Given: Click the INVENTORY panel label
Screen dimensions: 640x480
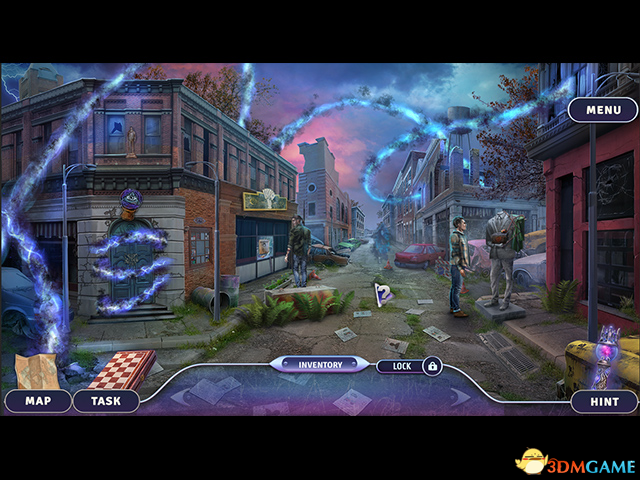Looking at the screenshot, I should click(320, 365).
